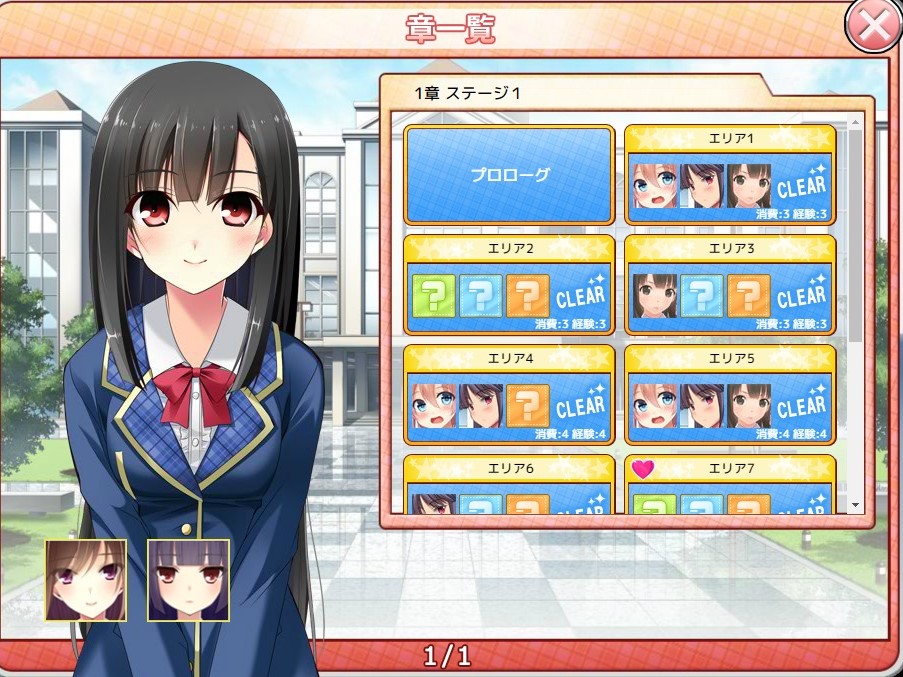Select the brown-haired girl portrait thumbnail
The image size is (903, 677).
point(86,580)
